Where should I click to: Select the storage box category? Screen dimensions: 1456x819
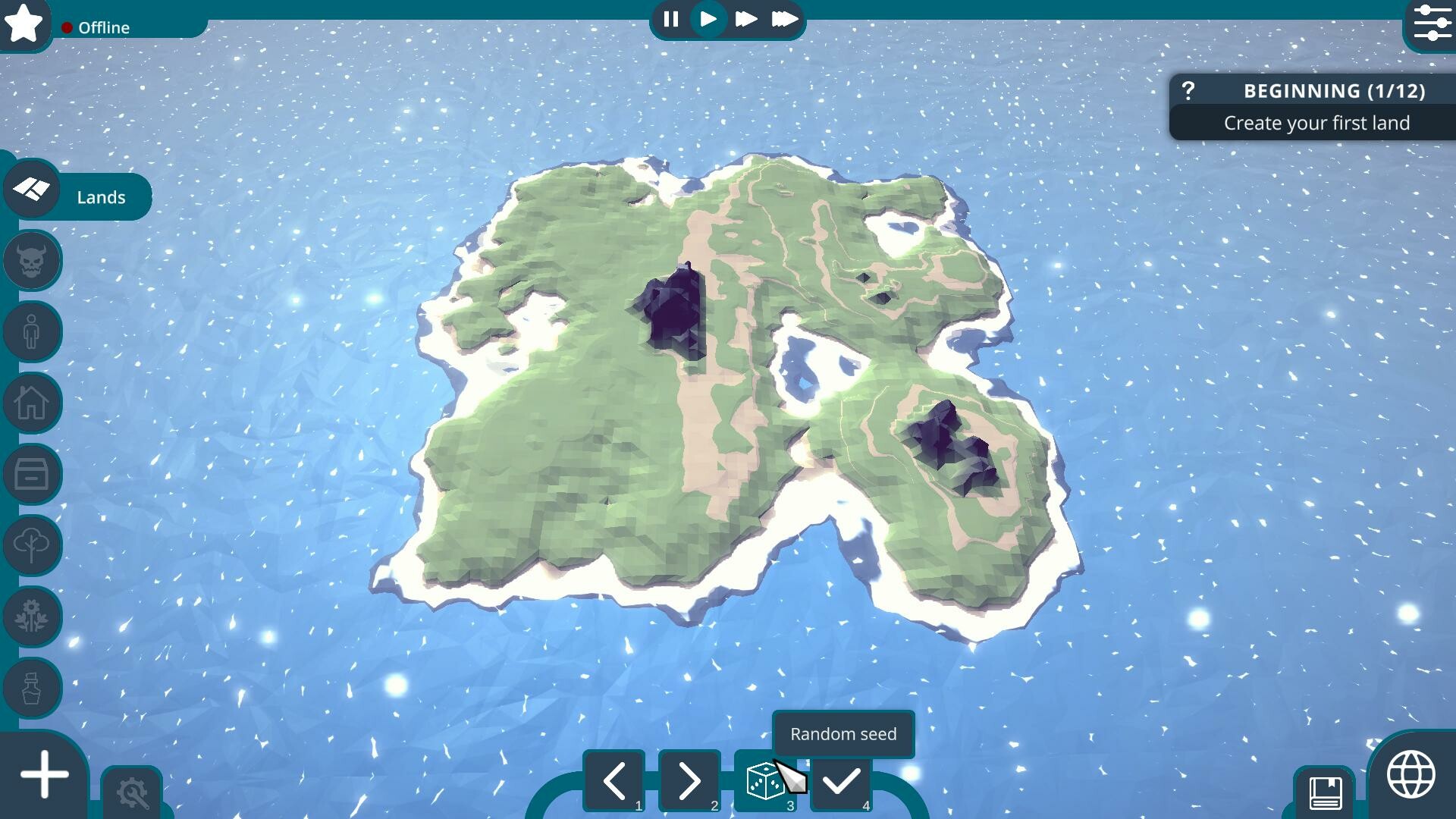tap(31, 474)
